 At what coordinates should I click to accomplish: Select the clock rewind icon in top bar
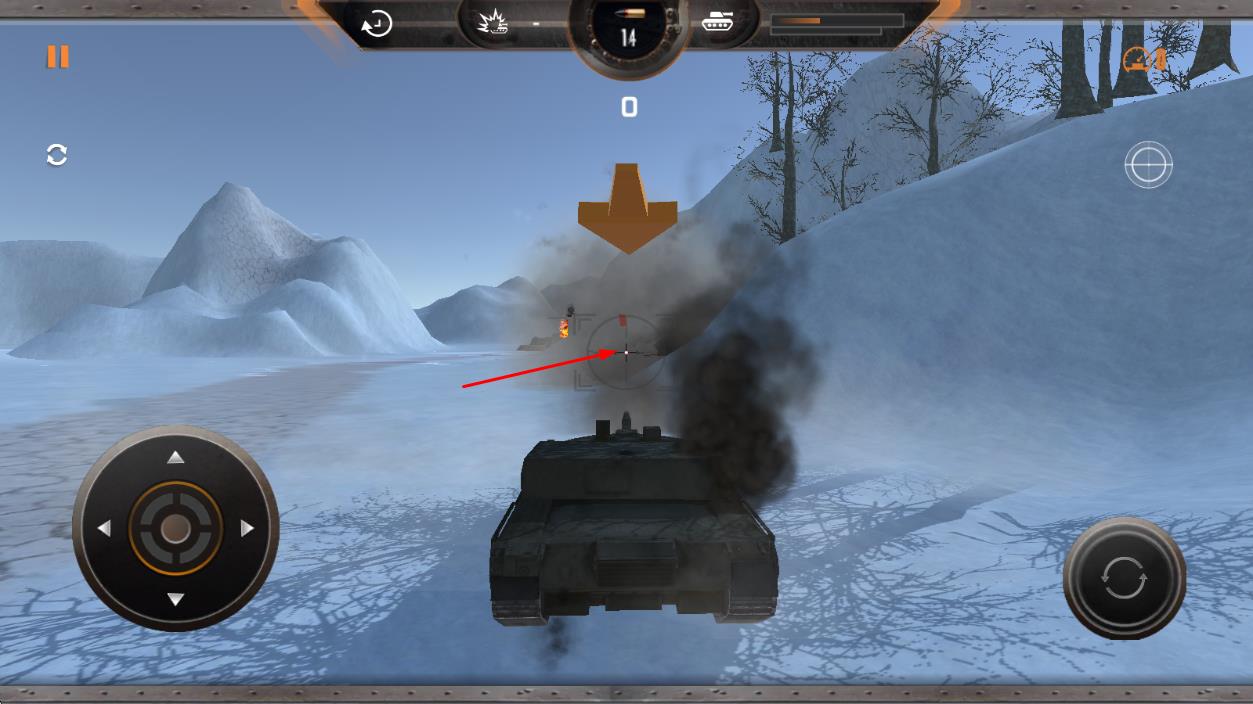[x=377, y=24]
